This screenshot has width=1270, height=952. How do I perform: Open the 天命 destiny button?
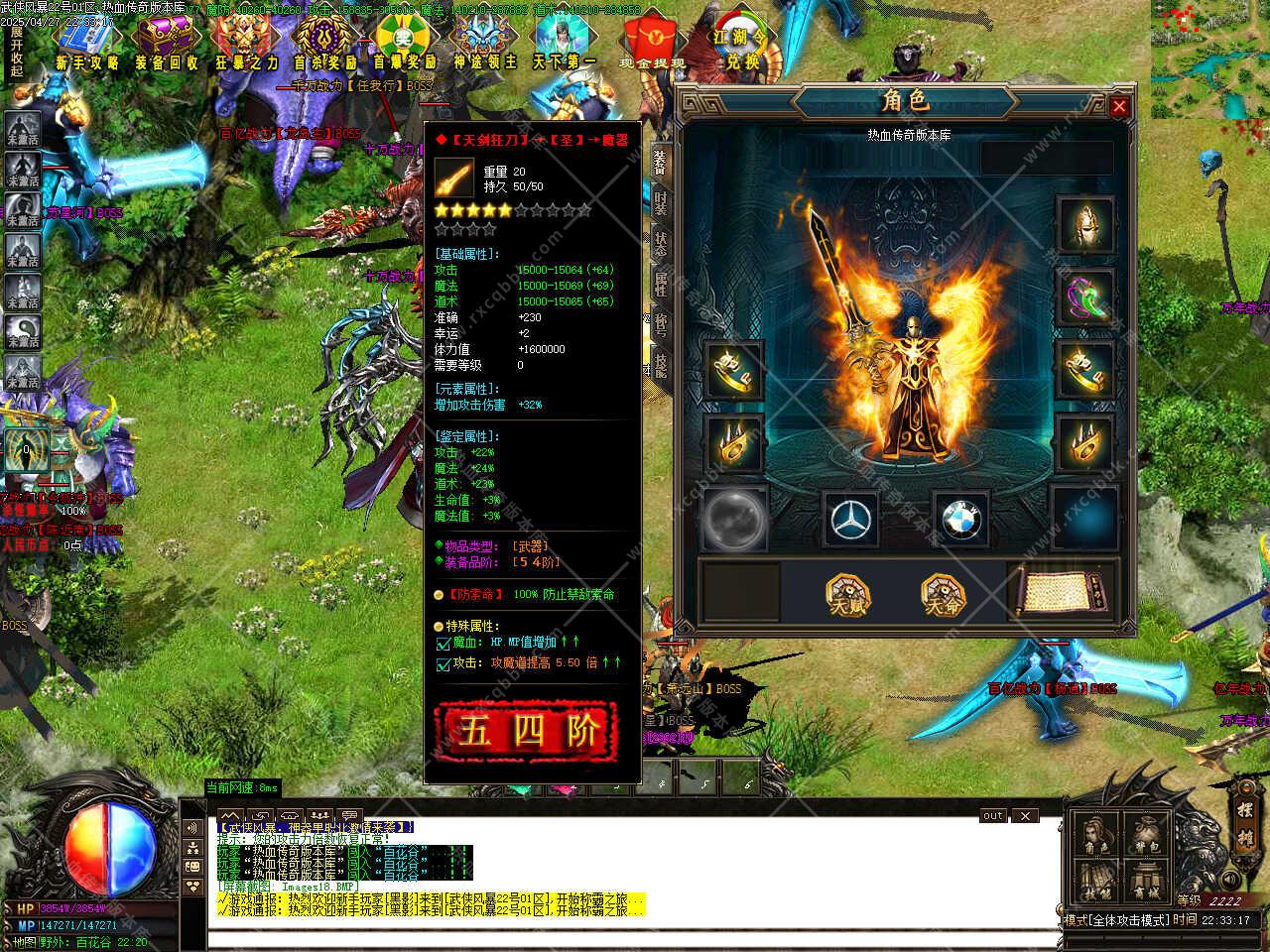[x=944, y=595]
